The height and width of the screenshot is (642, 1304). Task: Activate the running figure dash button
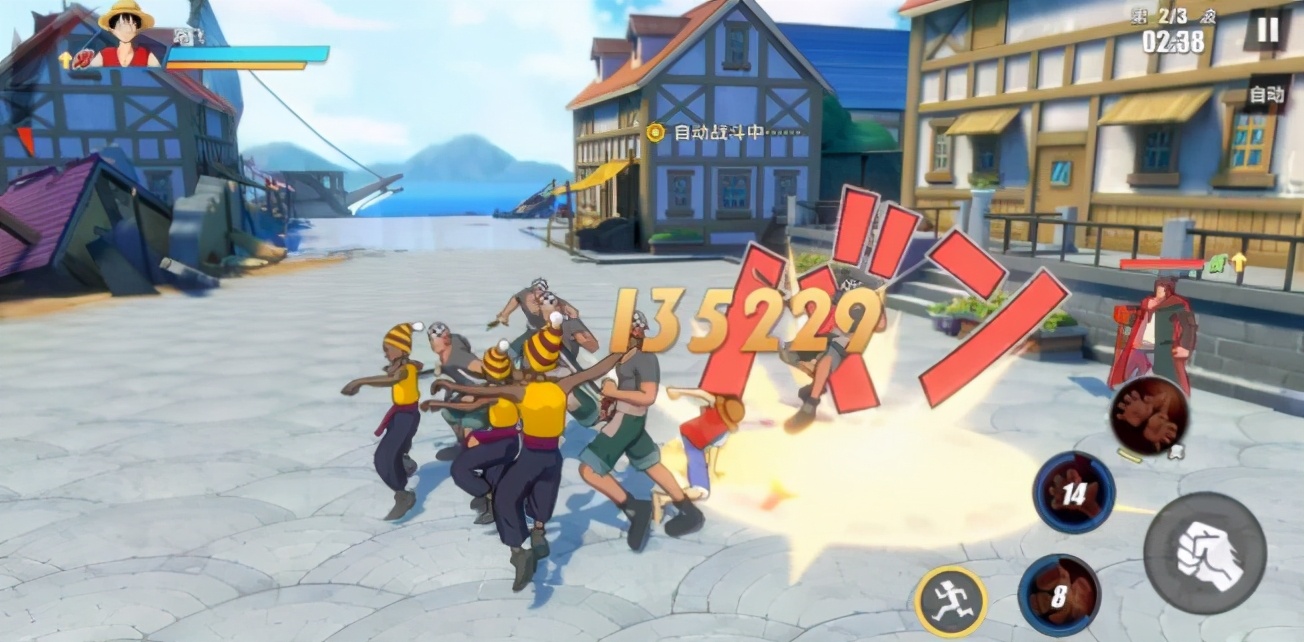[950, 601]
